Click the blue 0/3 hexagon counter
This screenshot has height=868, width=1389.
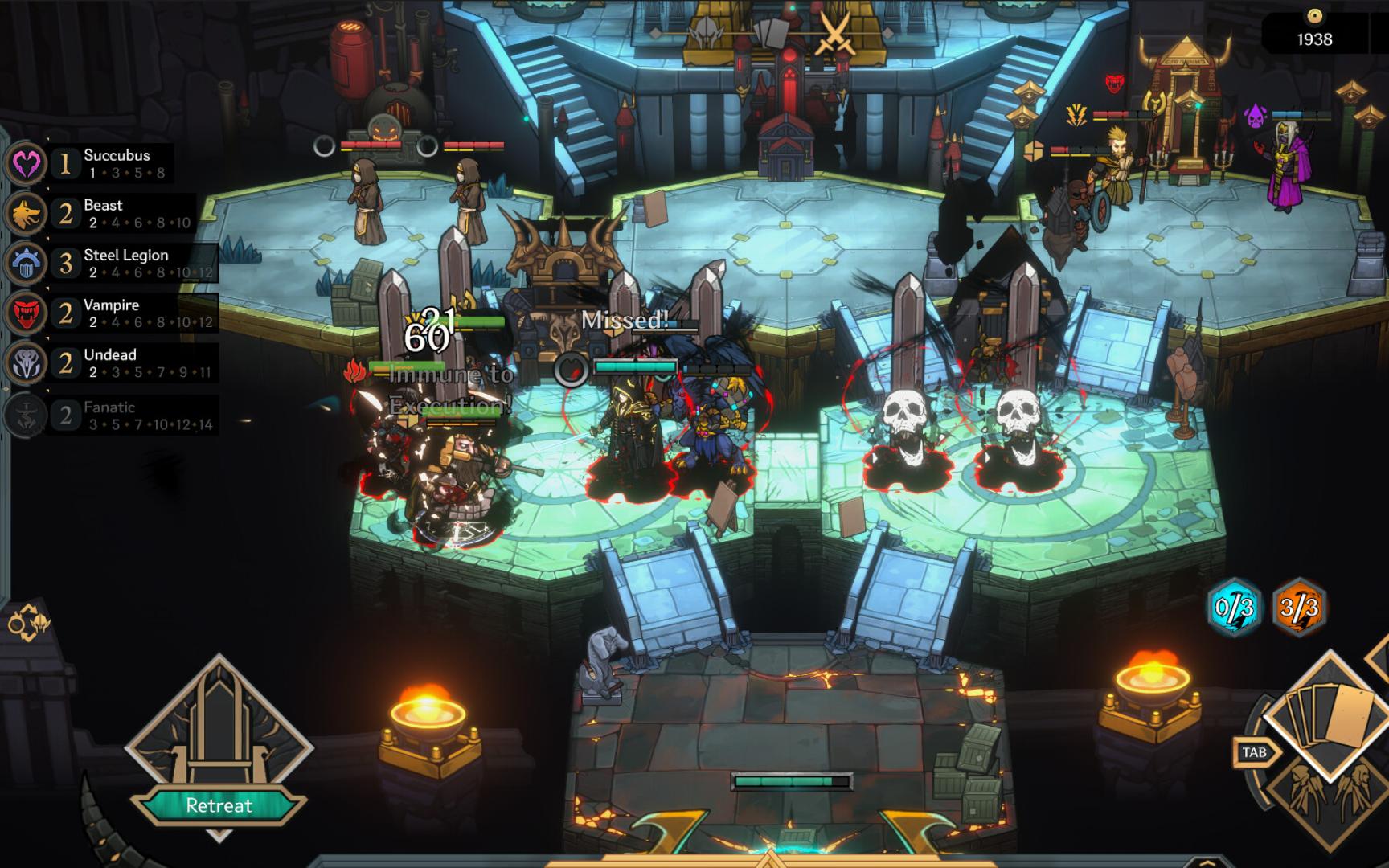pyautogui.click(x=1235, y=608)
